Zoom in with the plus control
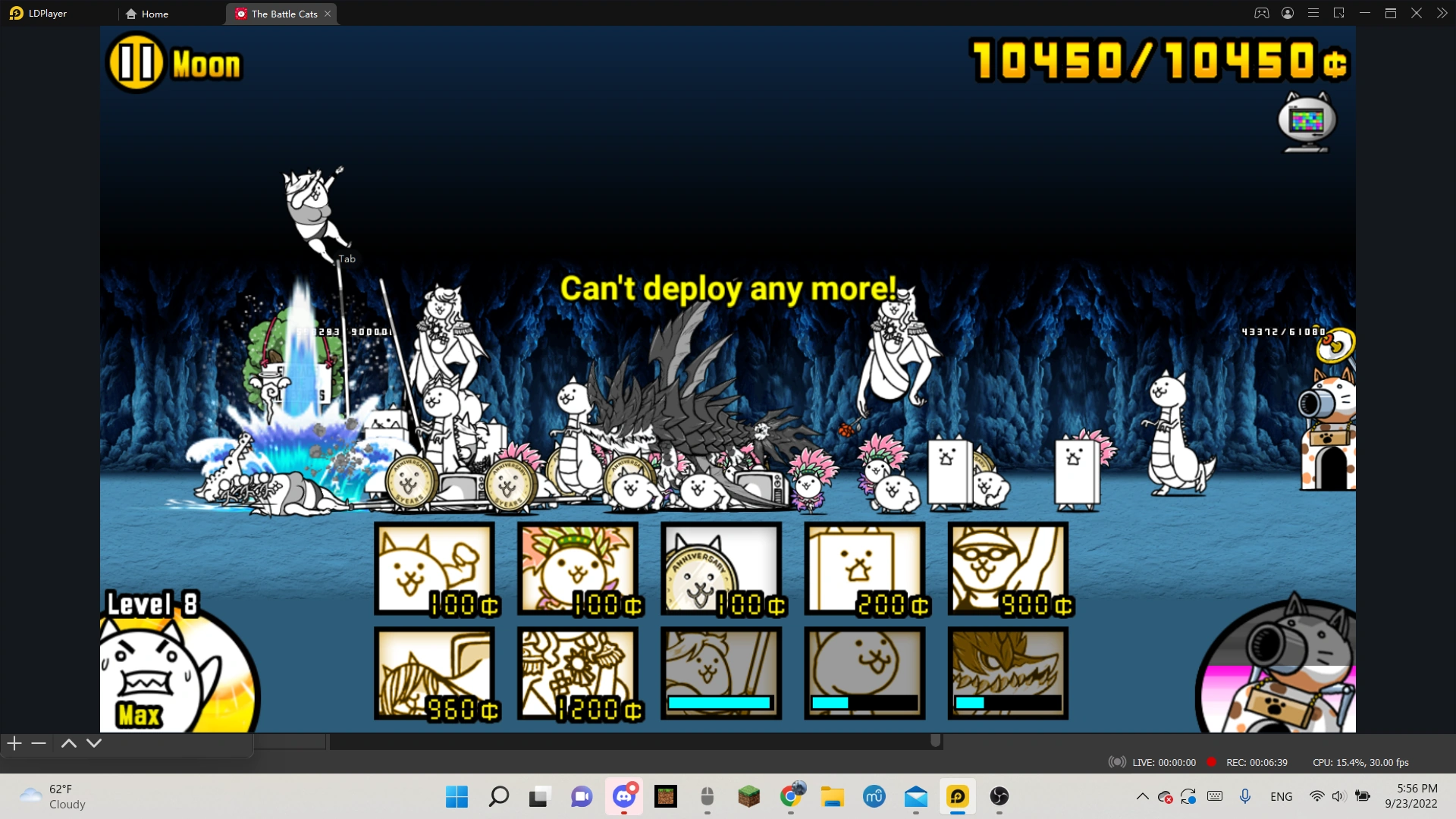The height and width of the screenshot is (819, 1456). pos(13,743)
